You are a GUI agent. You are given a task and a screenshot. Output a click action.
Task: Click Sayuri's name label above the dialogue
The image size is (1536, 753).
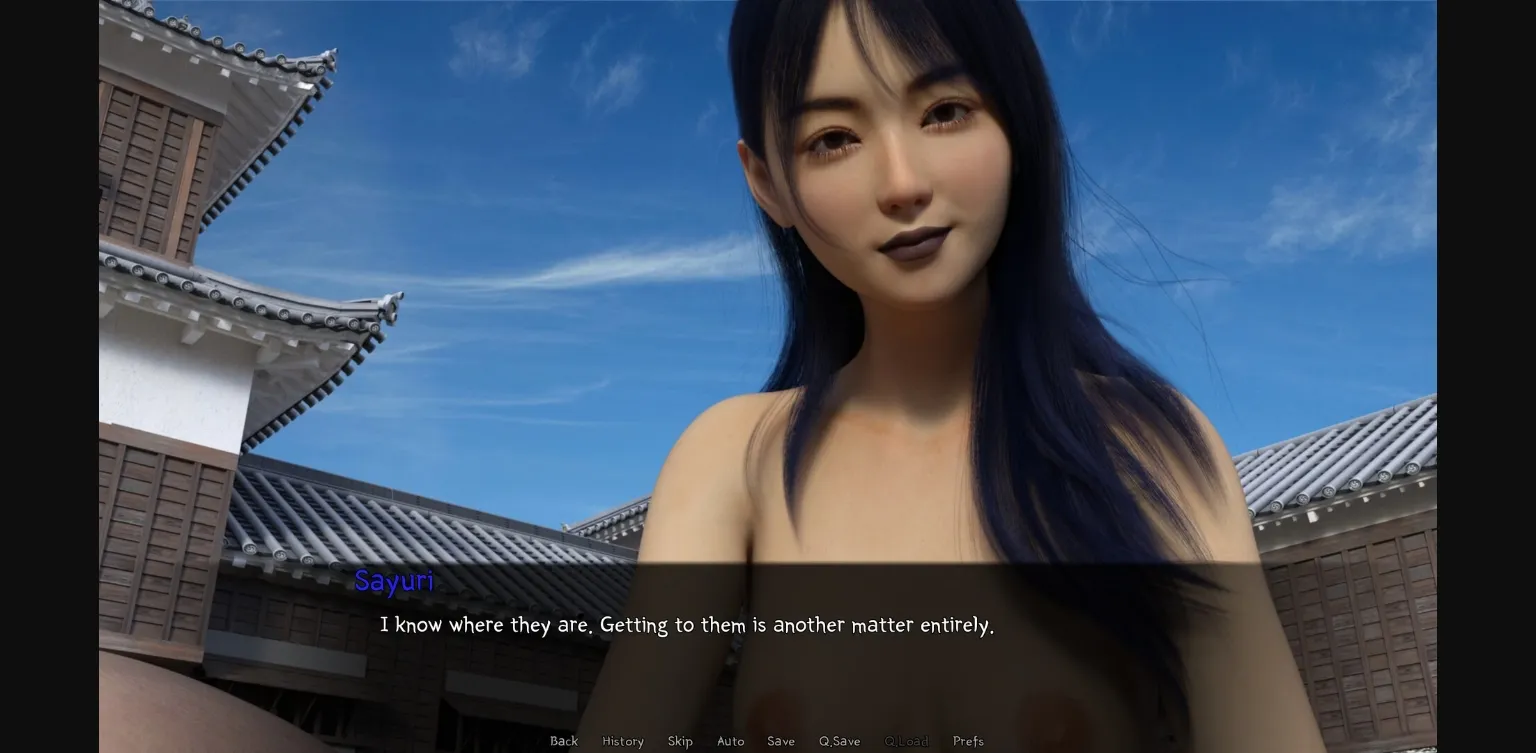(x=394, y=581)
